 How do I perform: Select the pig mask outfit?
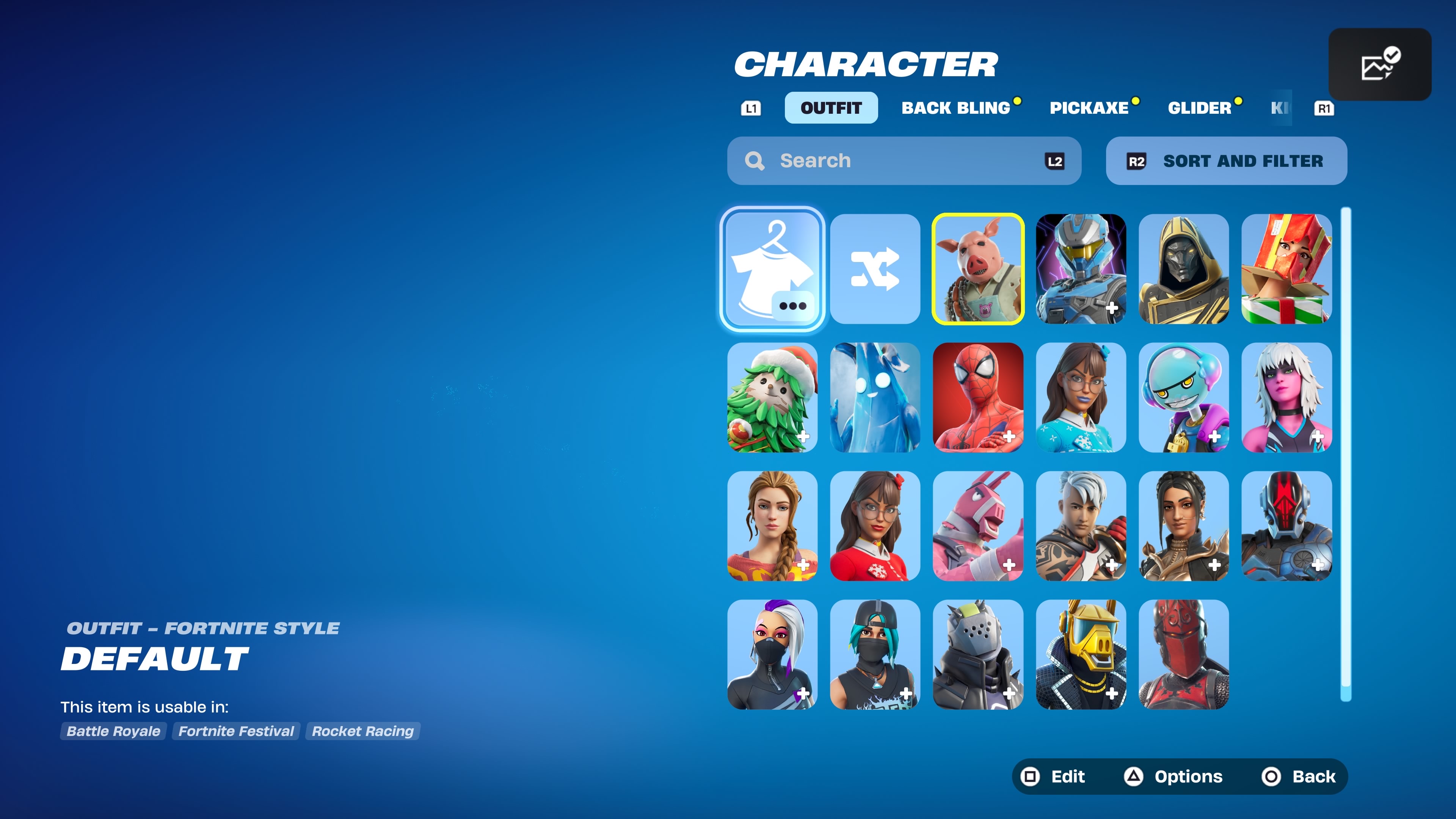(978, 269)
